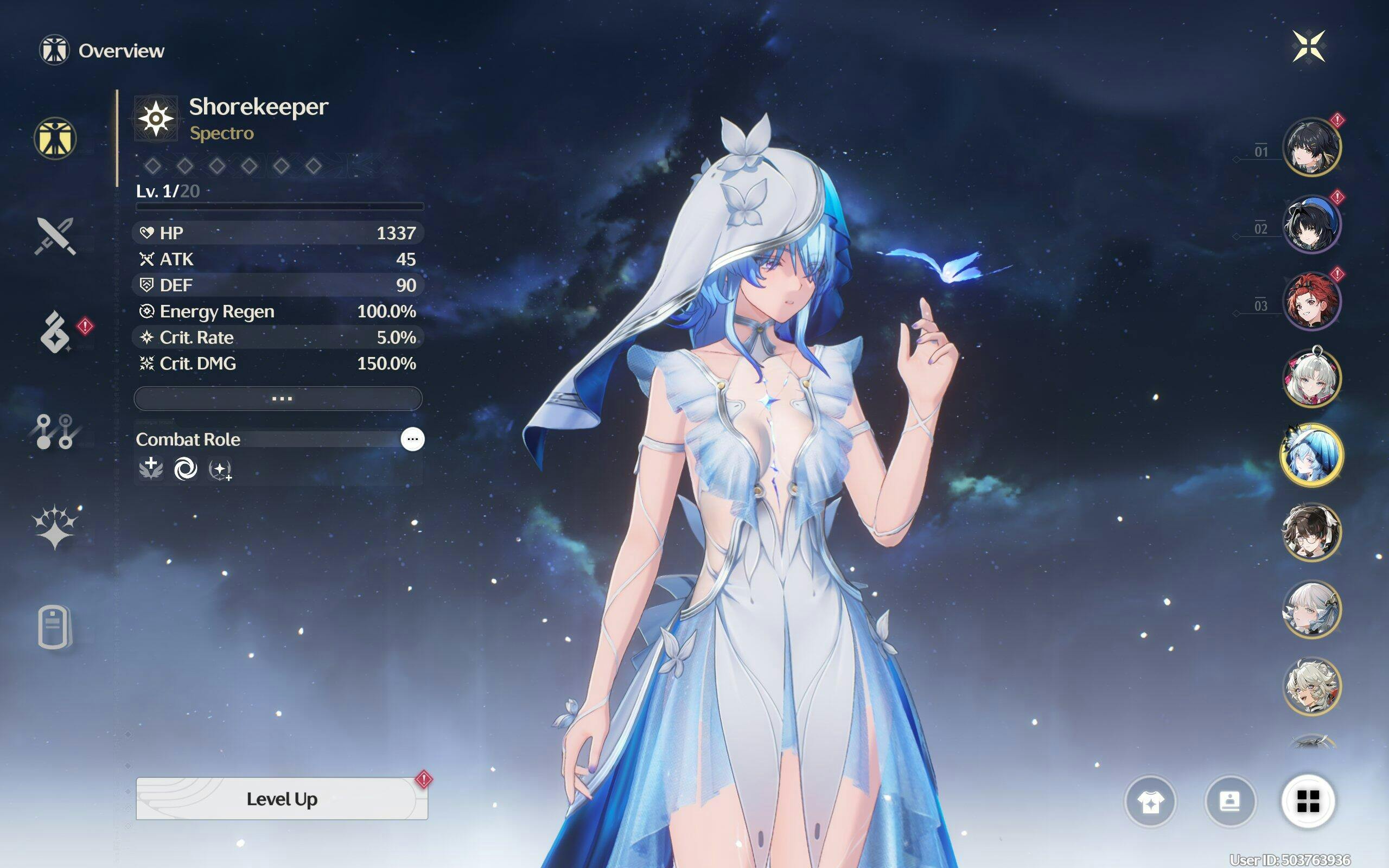Viewport: 1389px width, 868px height.
Task: Open the character profile card button
Action: [x=1229, y=801]
